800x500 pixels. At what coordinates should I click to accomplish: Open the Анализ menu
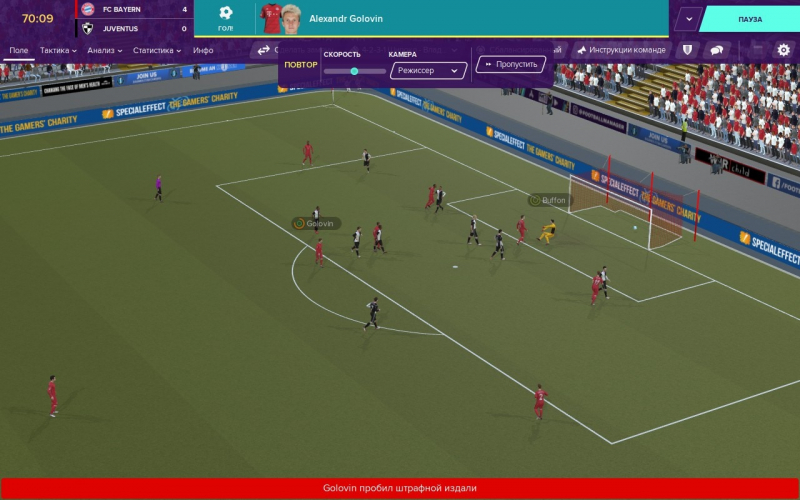105,50
